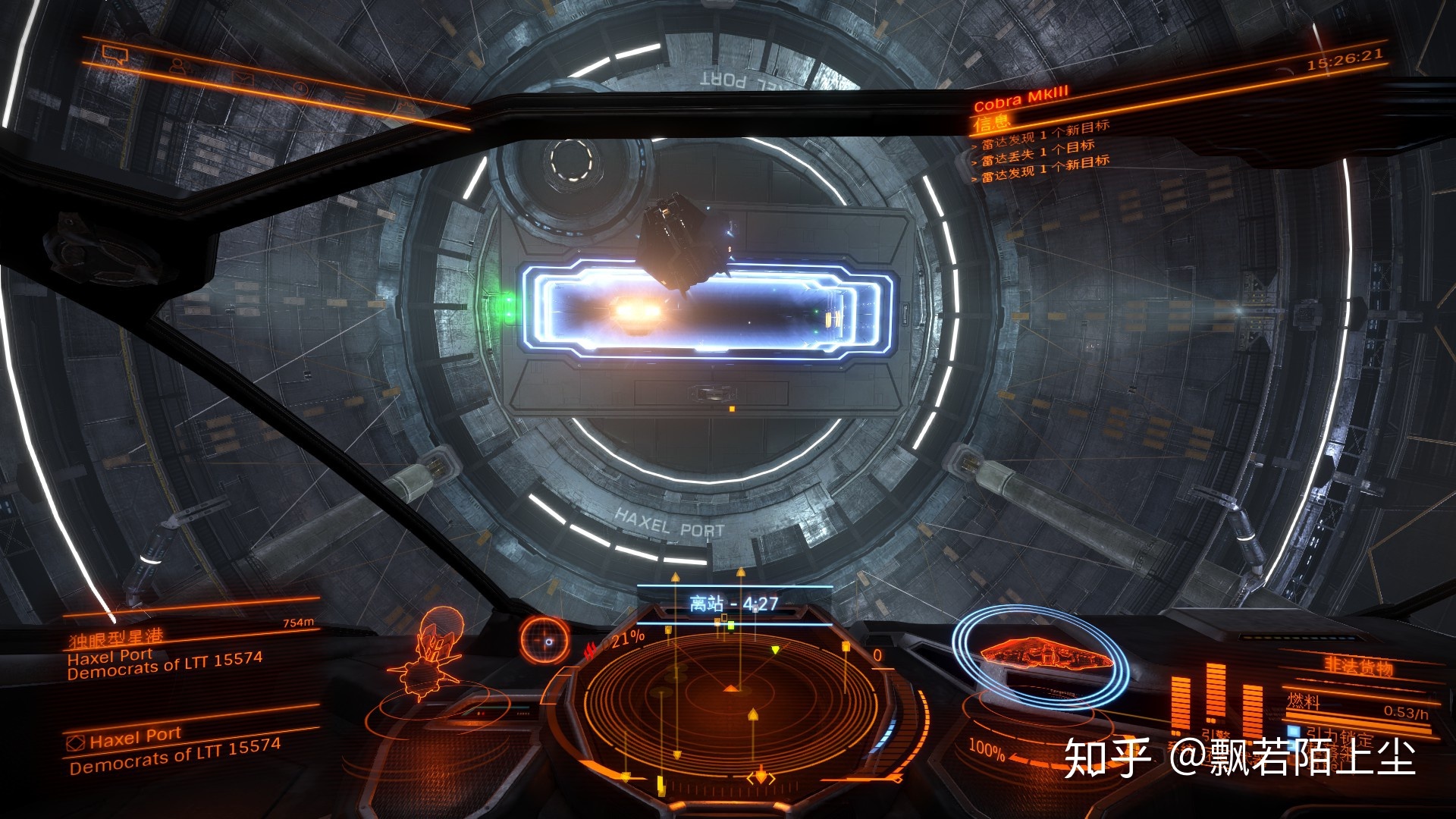
Task: Select the Haxel Port target panel entry
Action: pyautogui.click(x=135, y=738)
